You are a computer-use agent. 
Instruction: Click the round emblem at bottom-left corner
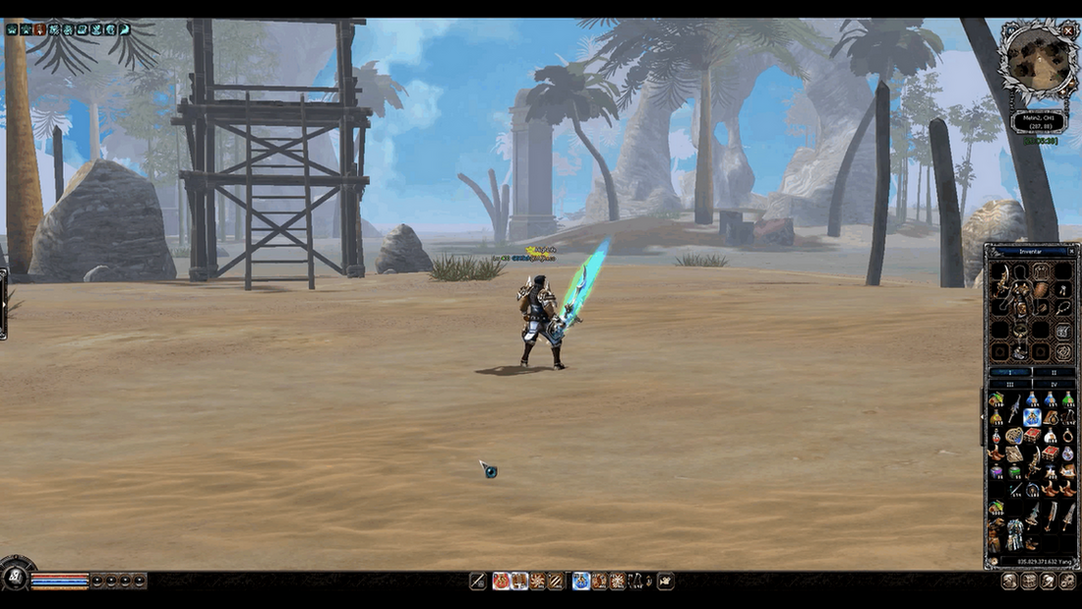pos(14,577)
